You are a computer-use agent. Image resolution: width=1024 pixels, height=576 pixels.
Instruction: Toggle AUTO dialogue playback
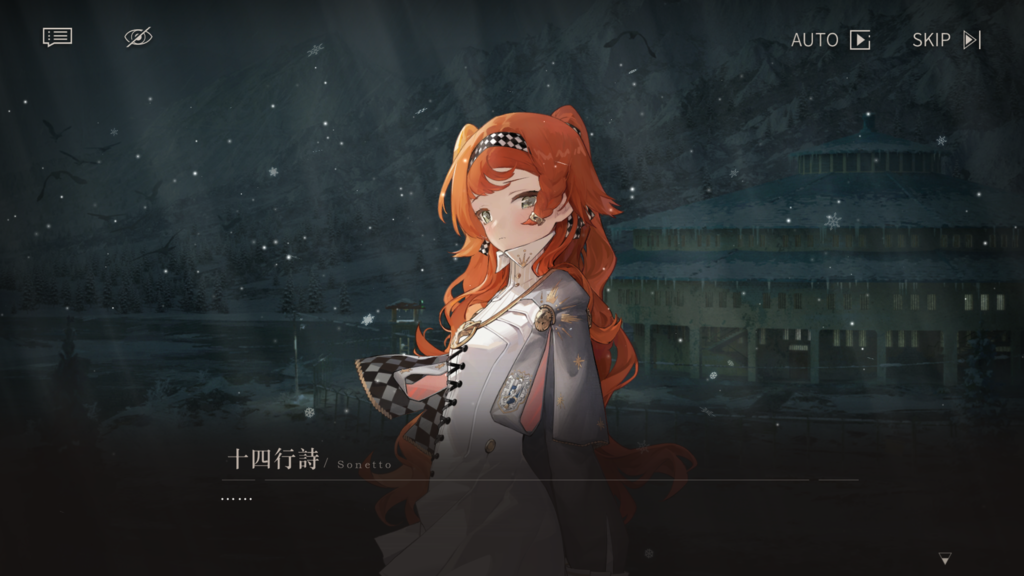(x=831, y=40)
